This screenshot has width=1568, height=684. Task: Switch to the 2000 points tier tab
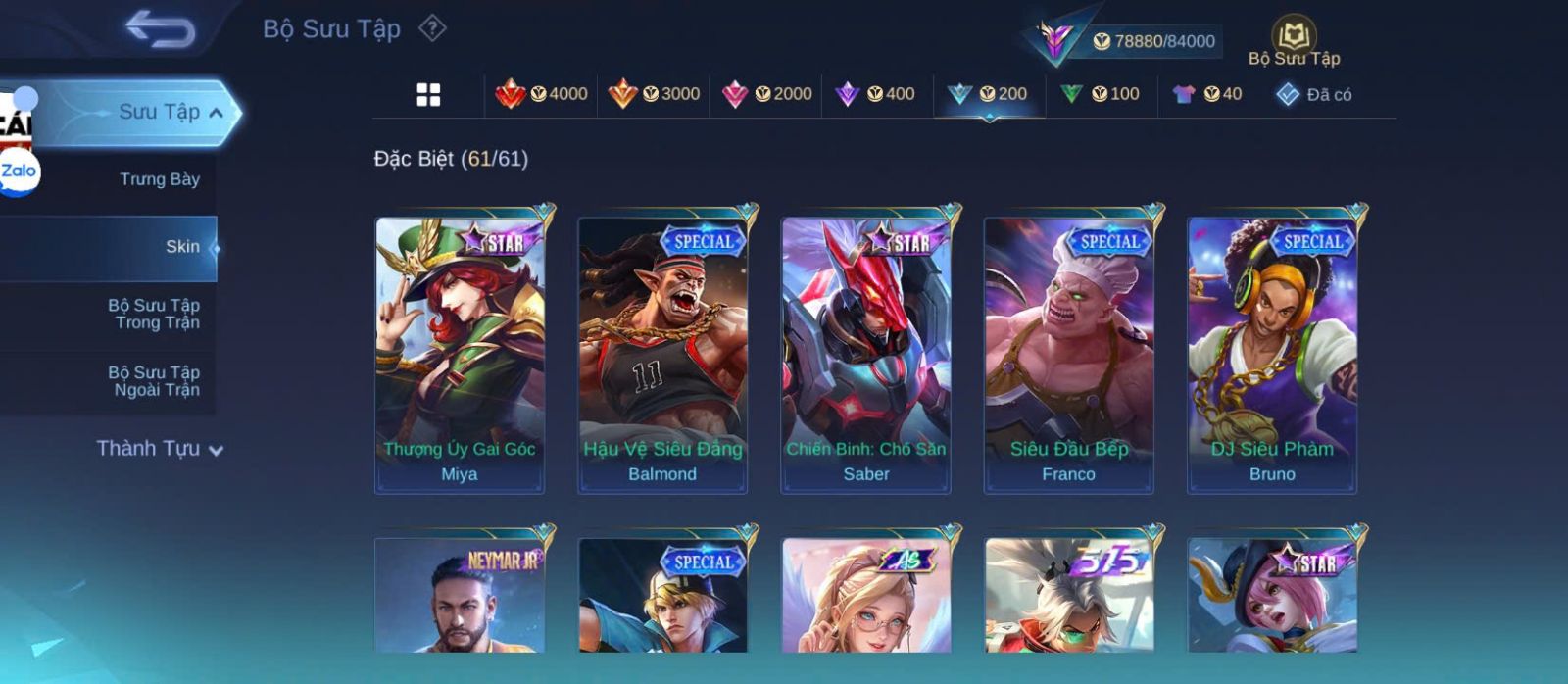(766, 94)
